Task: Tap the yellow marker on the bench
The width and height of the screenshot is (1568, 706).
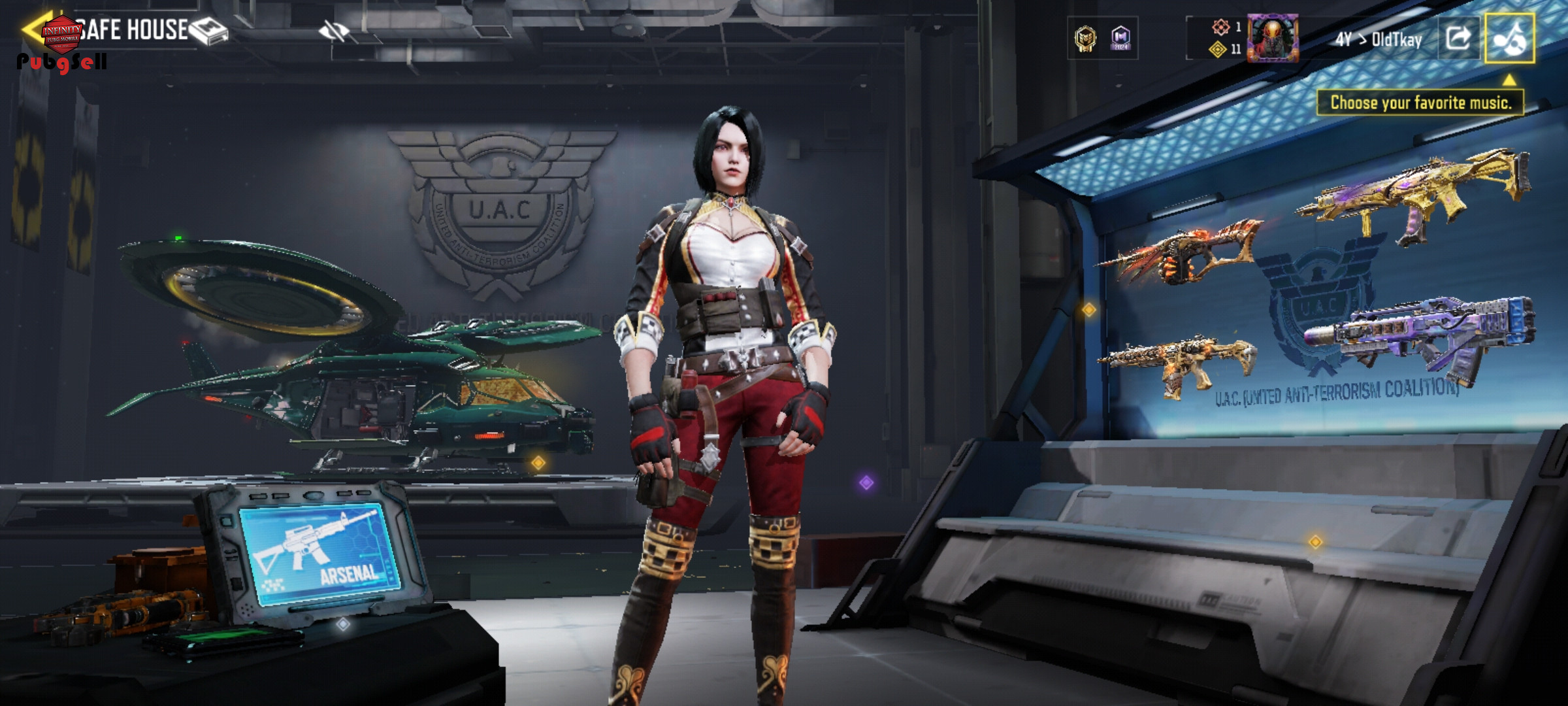Action: pyautogui.click(x=1315, y=541)
